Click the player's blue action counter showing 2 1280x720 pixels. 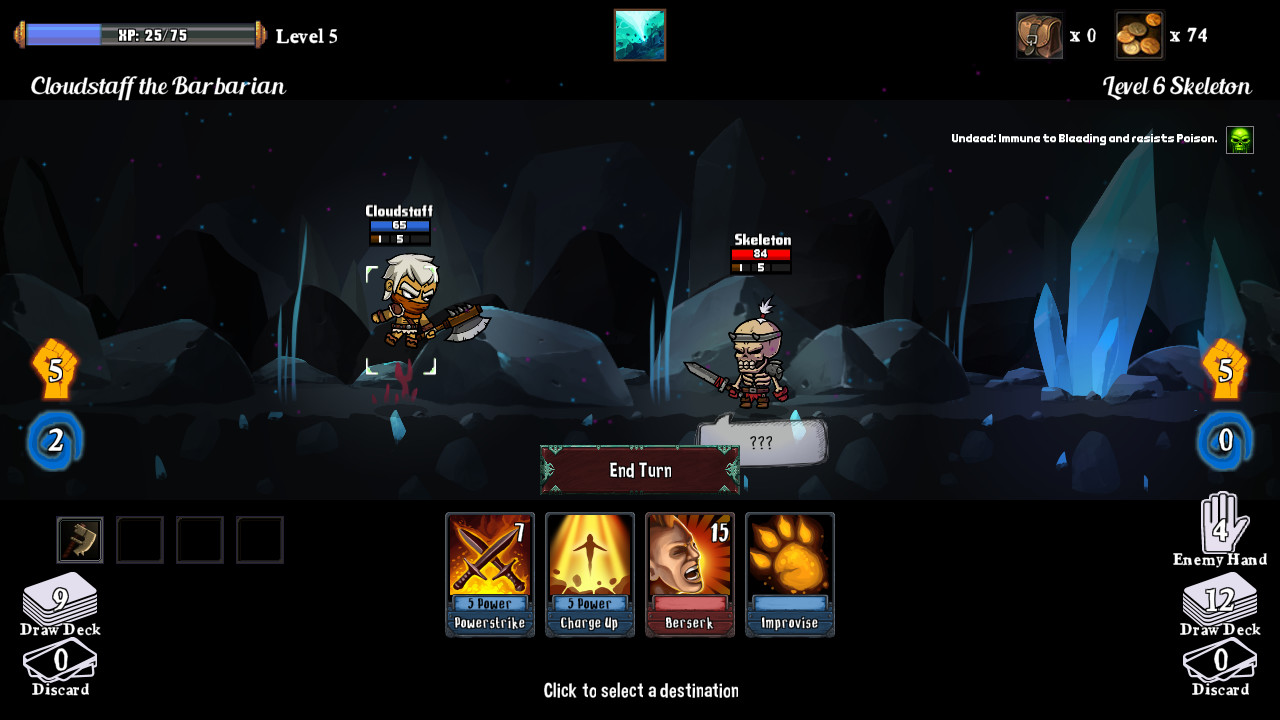(x=57, y=438)
